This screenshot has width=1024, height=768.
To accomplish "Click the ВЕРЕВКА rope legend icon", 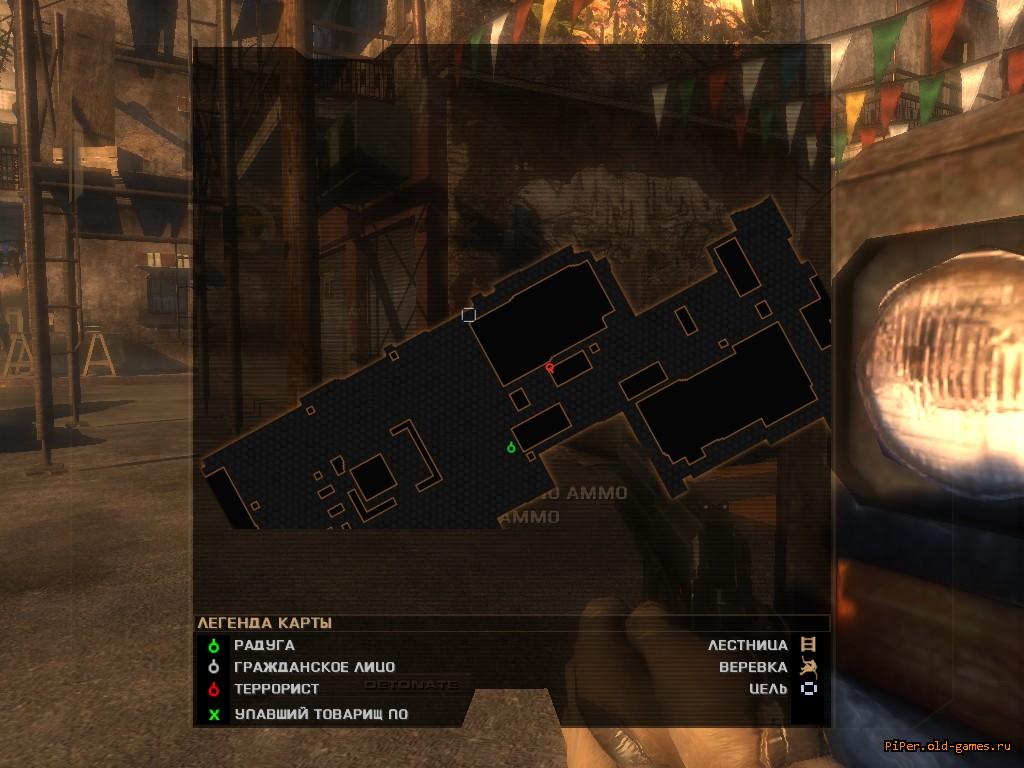I will (809, 667).
